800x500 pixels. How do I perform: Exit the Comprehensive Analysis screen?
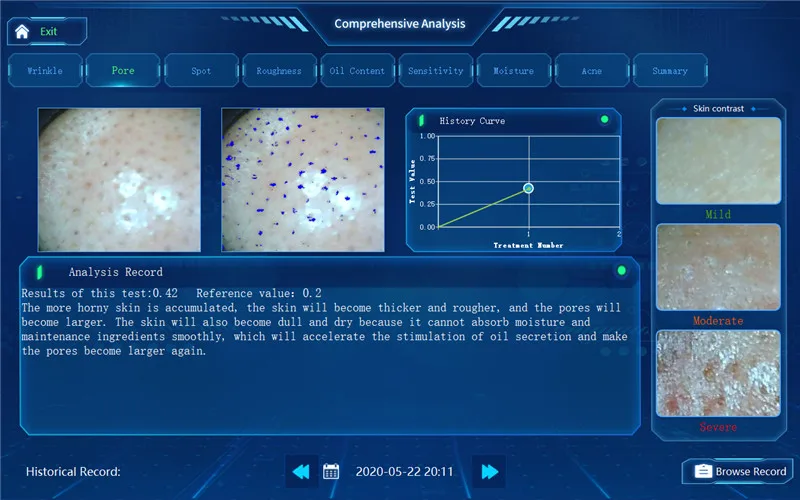coord(47,31)
